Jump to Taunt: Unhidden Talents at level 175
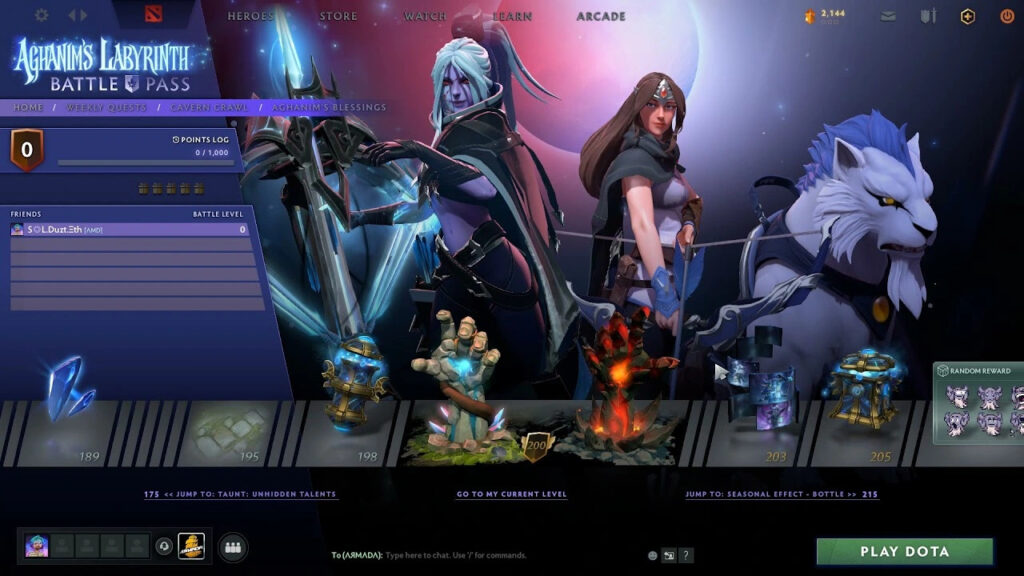Image resolution: width=1024 pixels, height=576 pixels. [240, 494]
